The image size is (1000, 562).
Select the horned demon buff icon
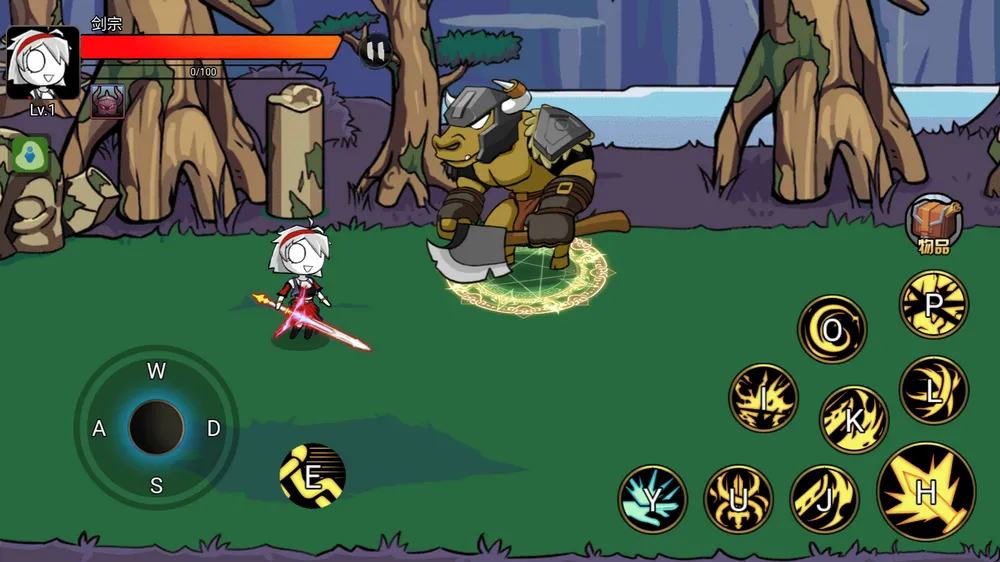(108, 102)
